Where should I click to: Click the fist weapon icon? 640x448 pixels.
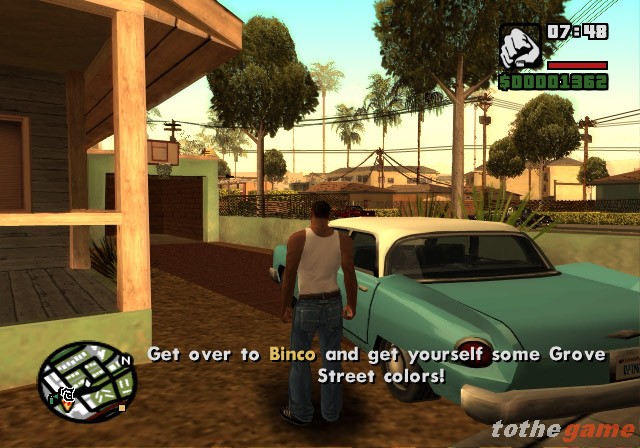point(520,46)
